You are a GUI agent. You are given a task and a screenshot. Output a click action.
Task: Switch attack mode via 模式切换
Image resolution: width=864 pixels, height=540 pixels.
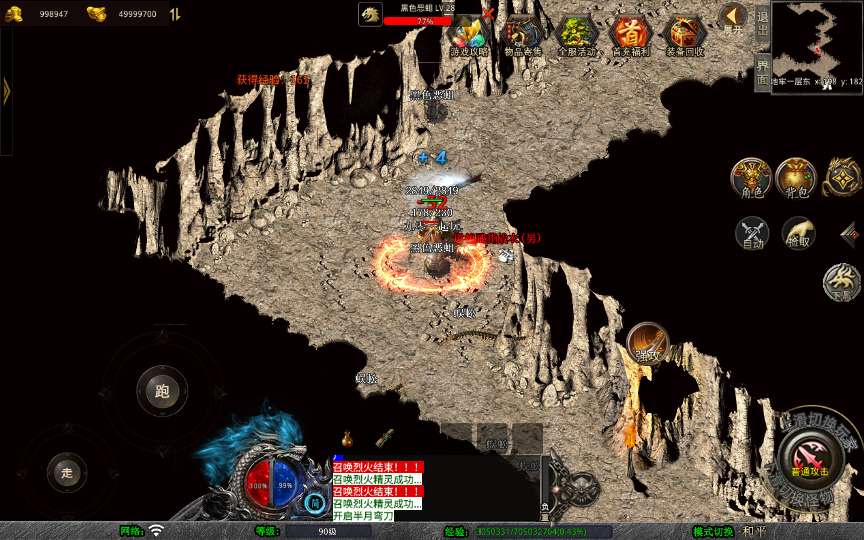click(714, 531)
